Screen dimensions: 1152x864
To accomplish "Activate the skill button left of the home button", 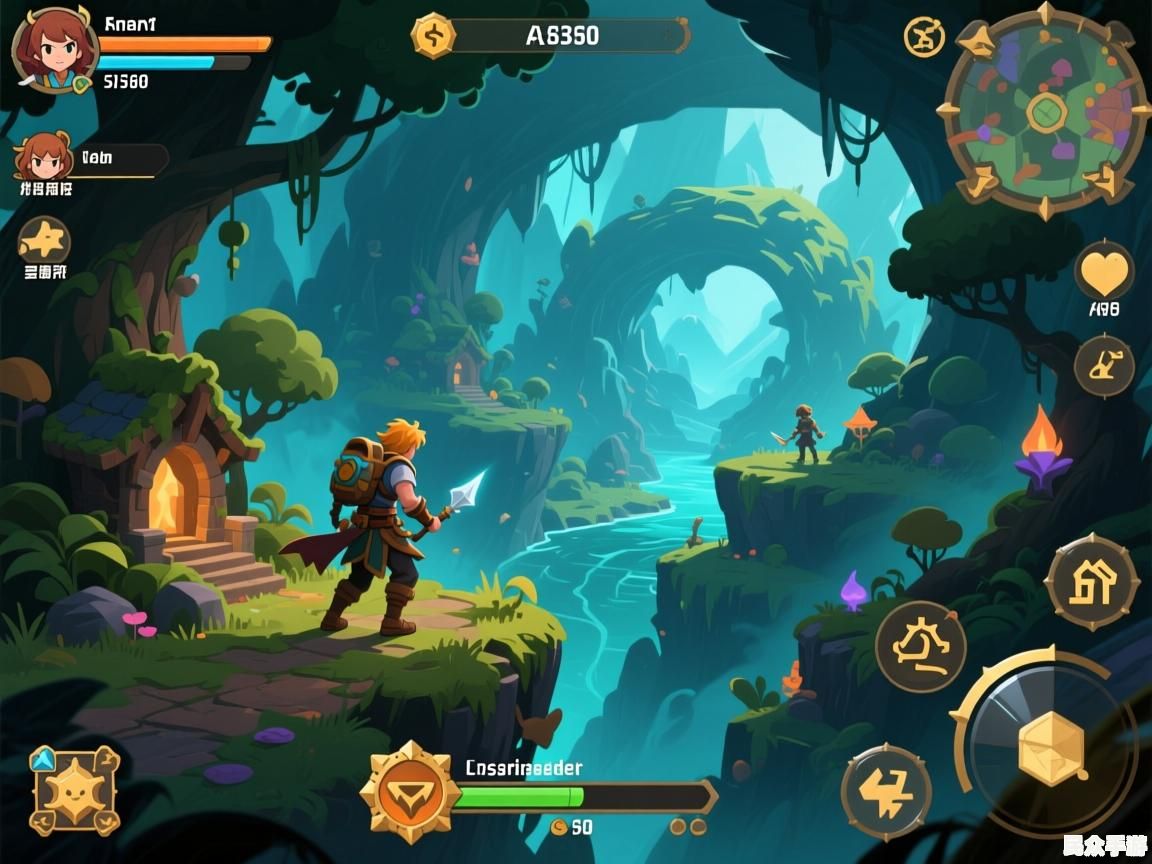I will pos(920,647).
